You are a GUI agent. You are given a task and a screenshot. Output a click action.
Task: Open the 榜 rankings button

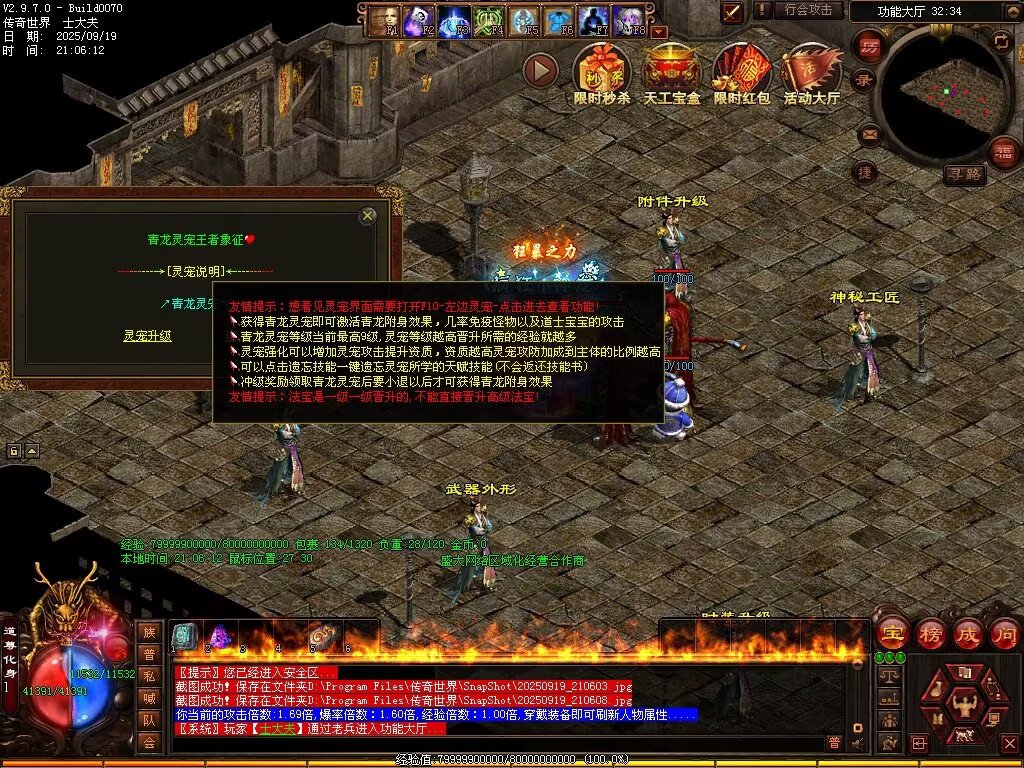(930, 633)
